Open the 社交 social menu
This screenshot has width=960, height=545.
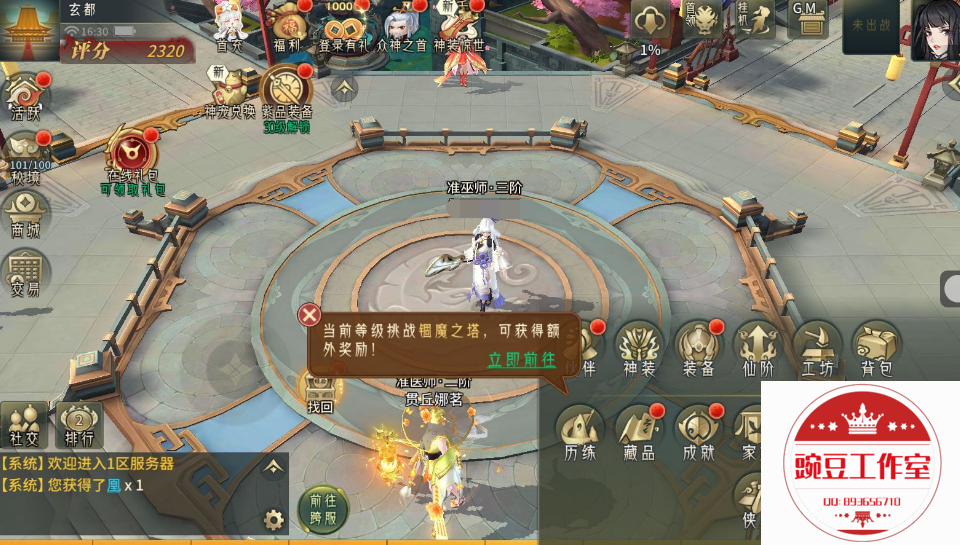click(x=23, y=424)
